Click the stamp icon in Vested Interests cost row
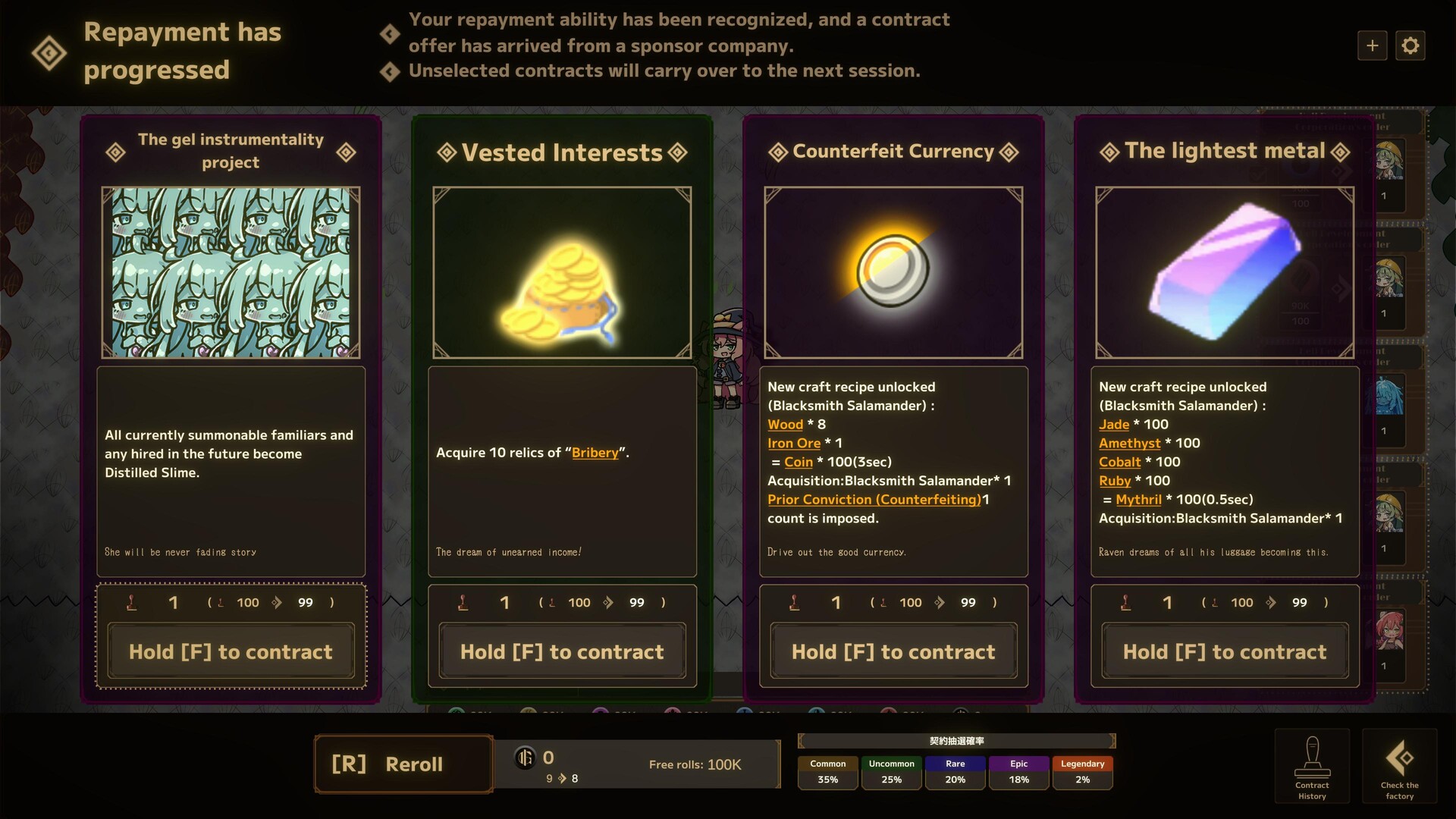This screenshot has height=819, width=1456. tap(465, 602)
